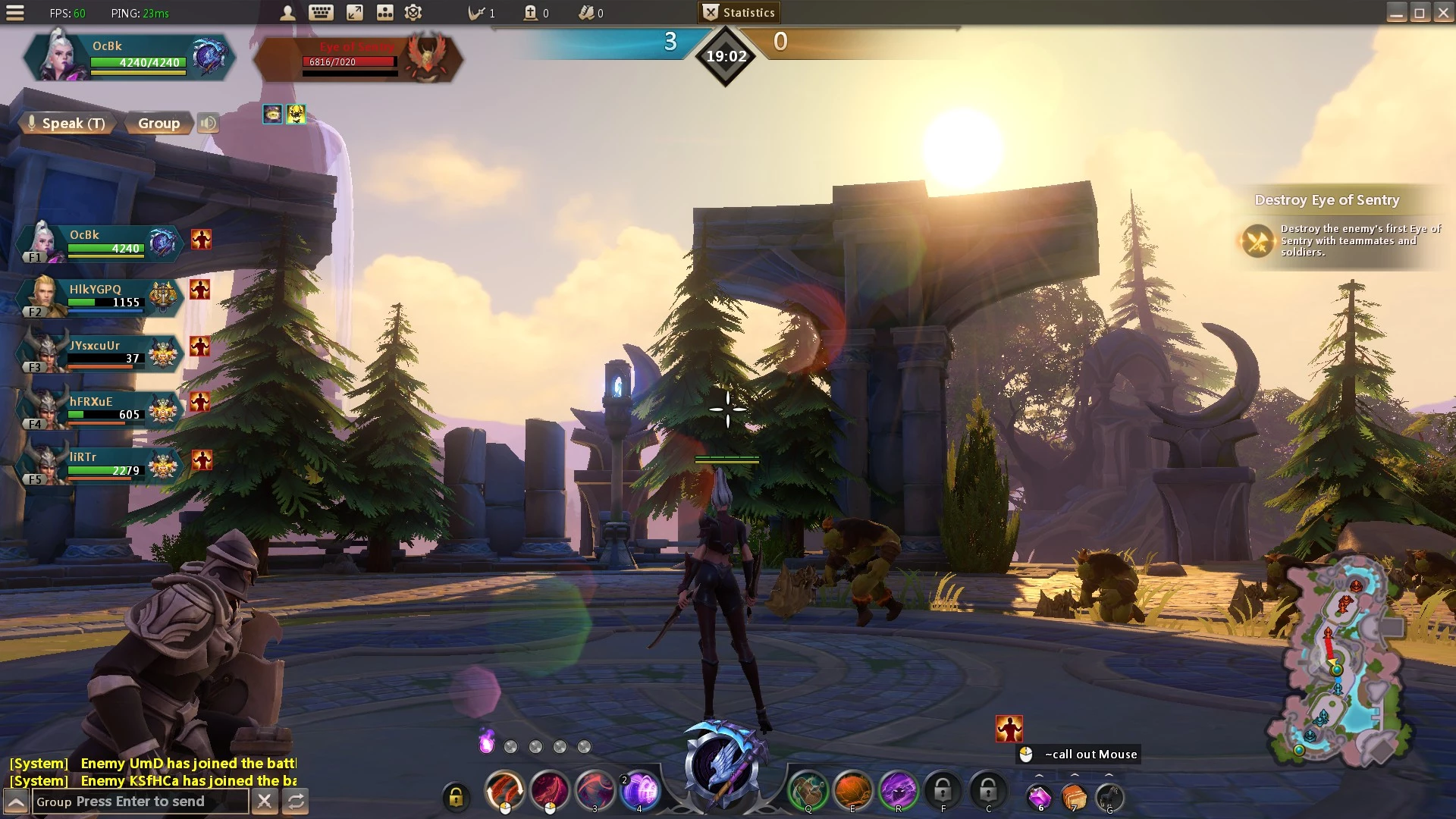
Task: Toggle the fullscreen arrows icon
Action: [354, 13]
